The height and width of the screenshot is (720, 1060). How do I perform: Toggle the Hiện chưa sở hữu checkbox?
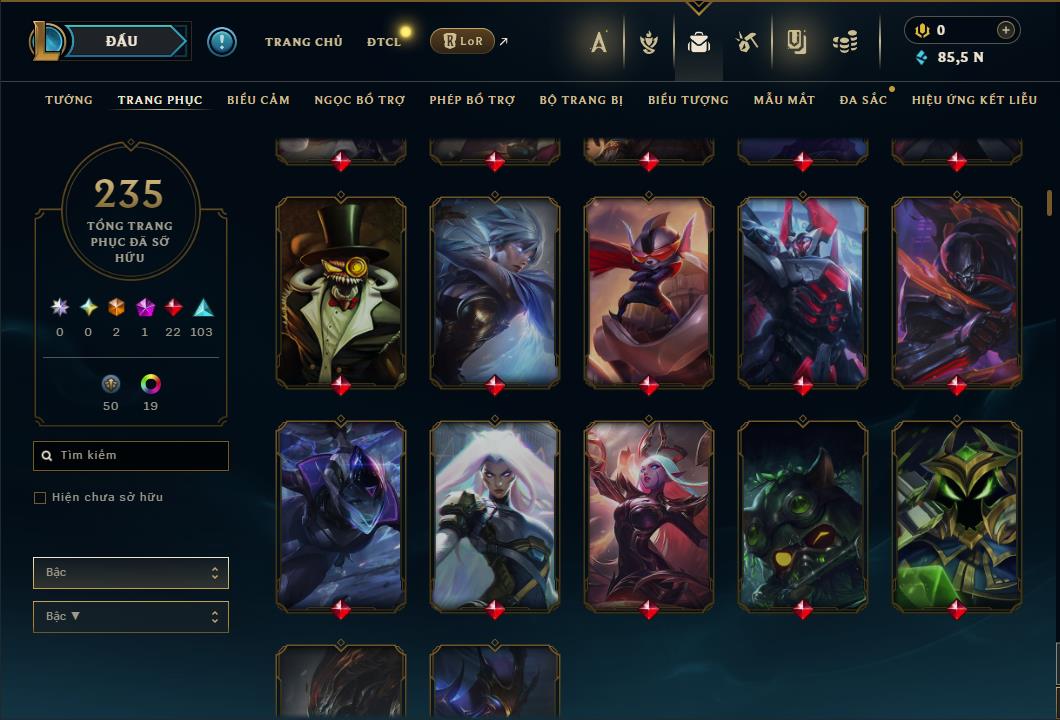coord(40,498)
